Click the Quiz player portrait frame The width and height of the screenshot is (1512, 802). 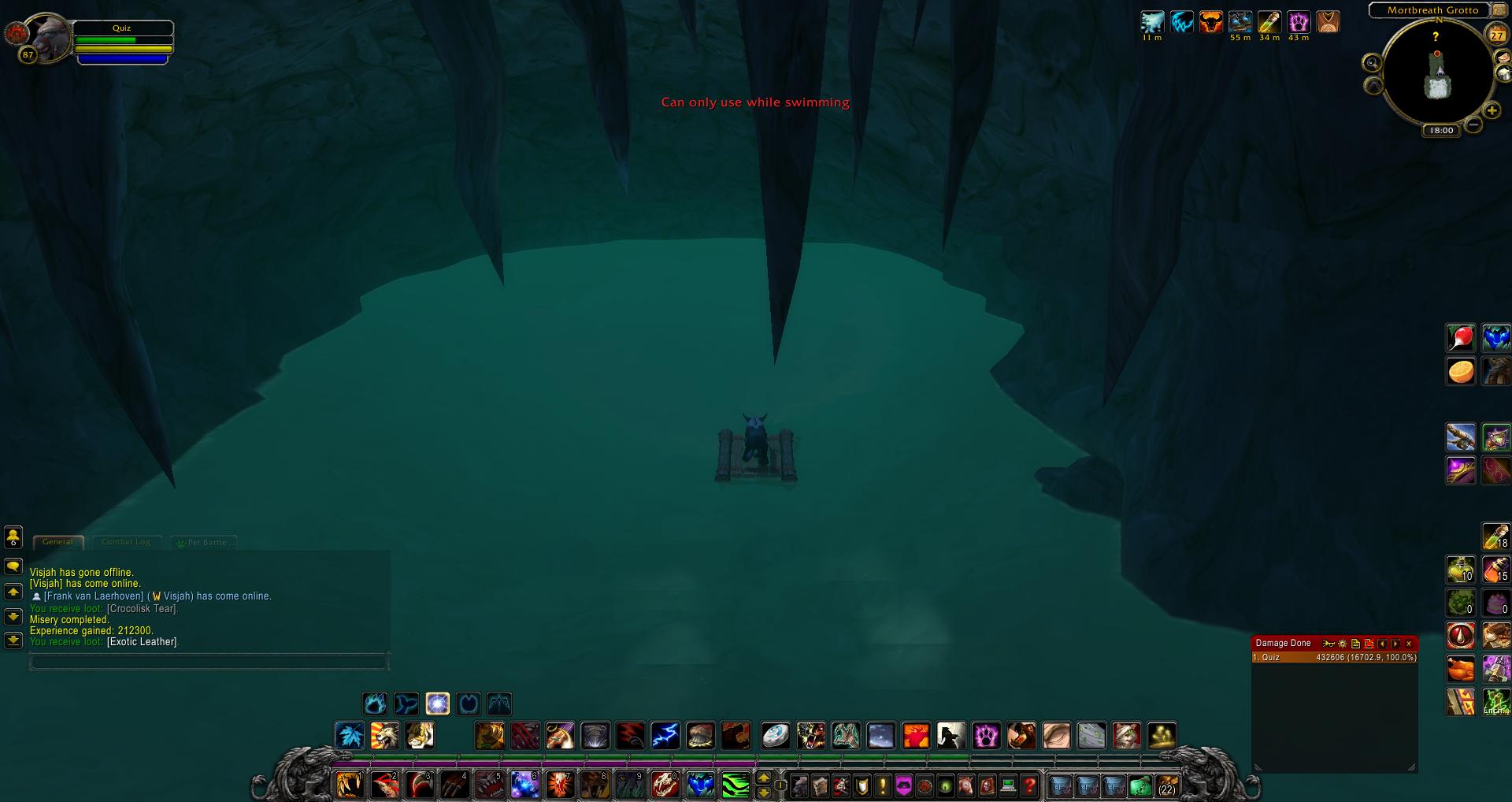49,38
